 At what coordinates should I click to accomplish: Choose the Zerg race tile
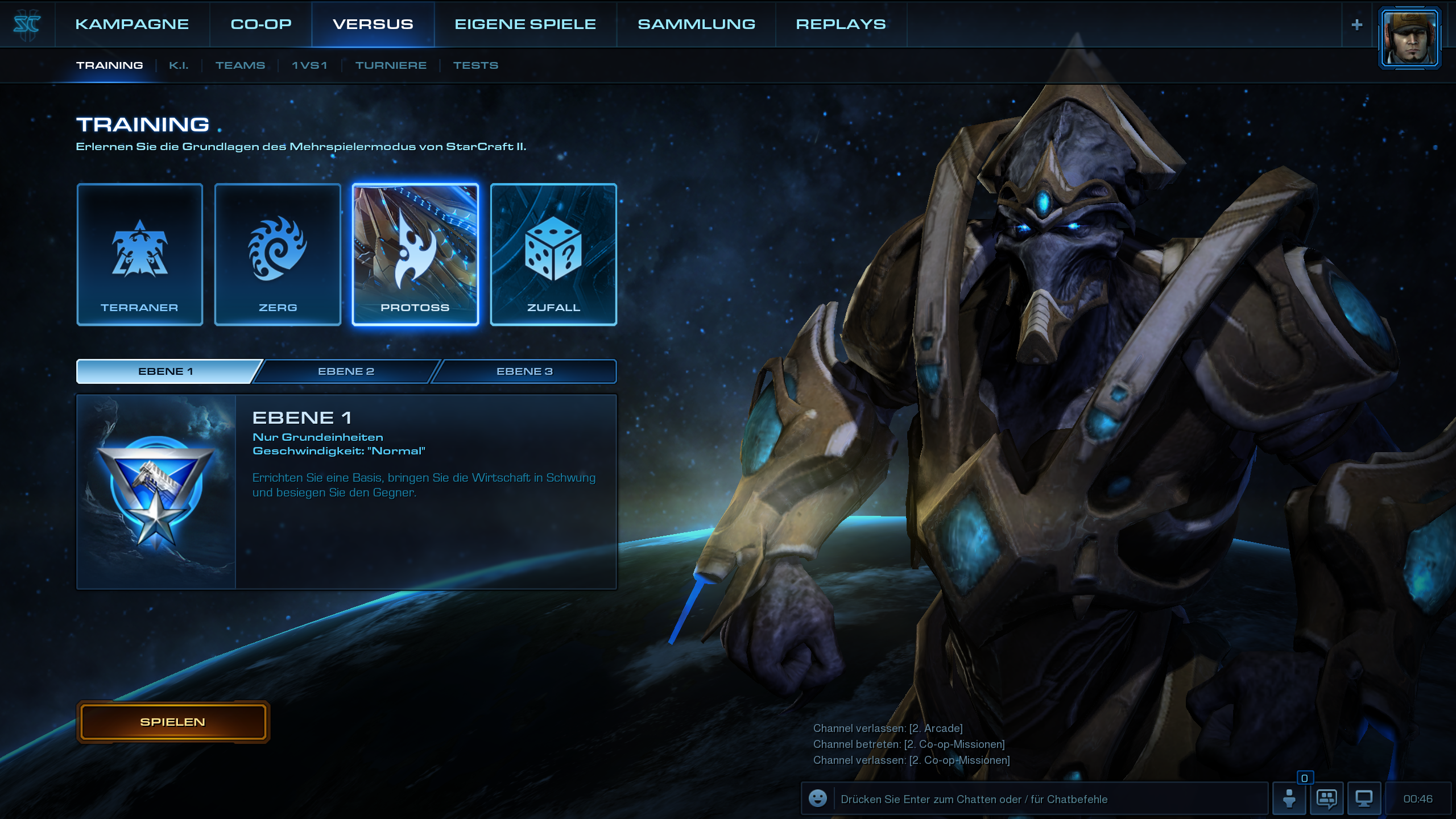point(278,254)
